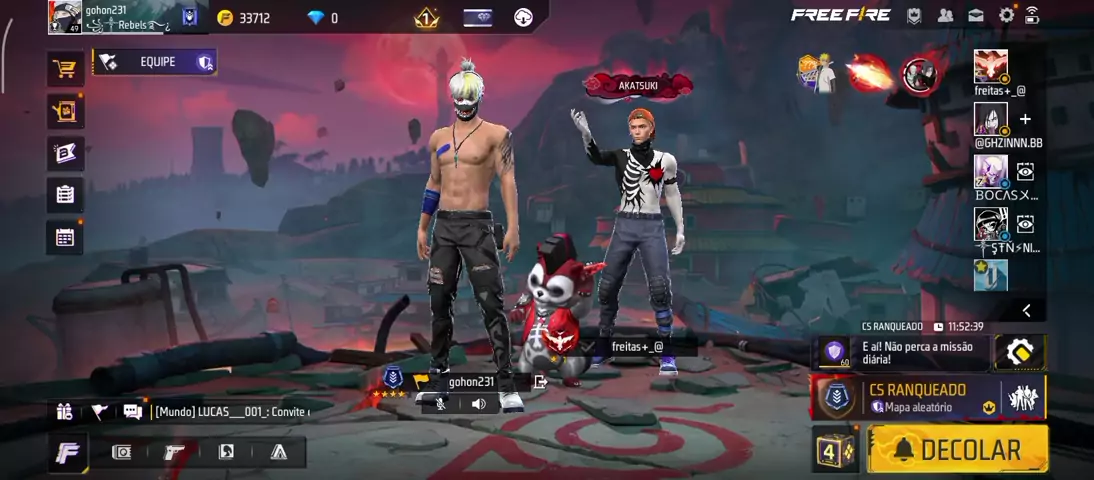The height and width of the screenshot is (480, 1094).
Task: Open the download center cloud icon
Action: 523,17
